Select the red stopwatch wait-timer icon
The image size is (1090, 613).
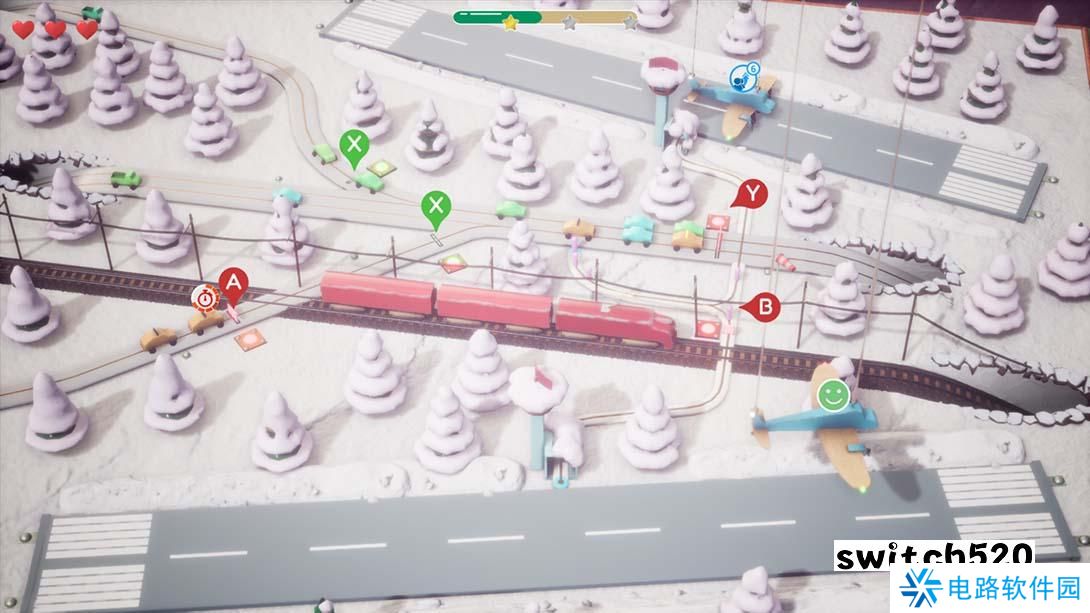(205, 296)
